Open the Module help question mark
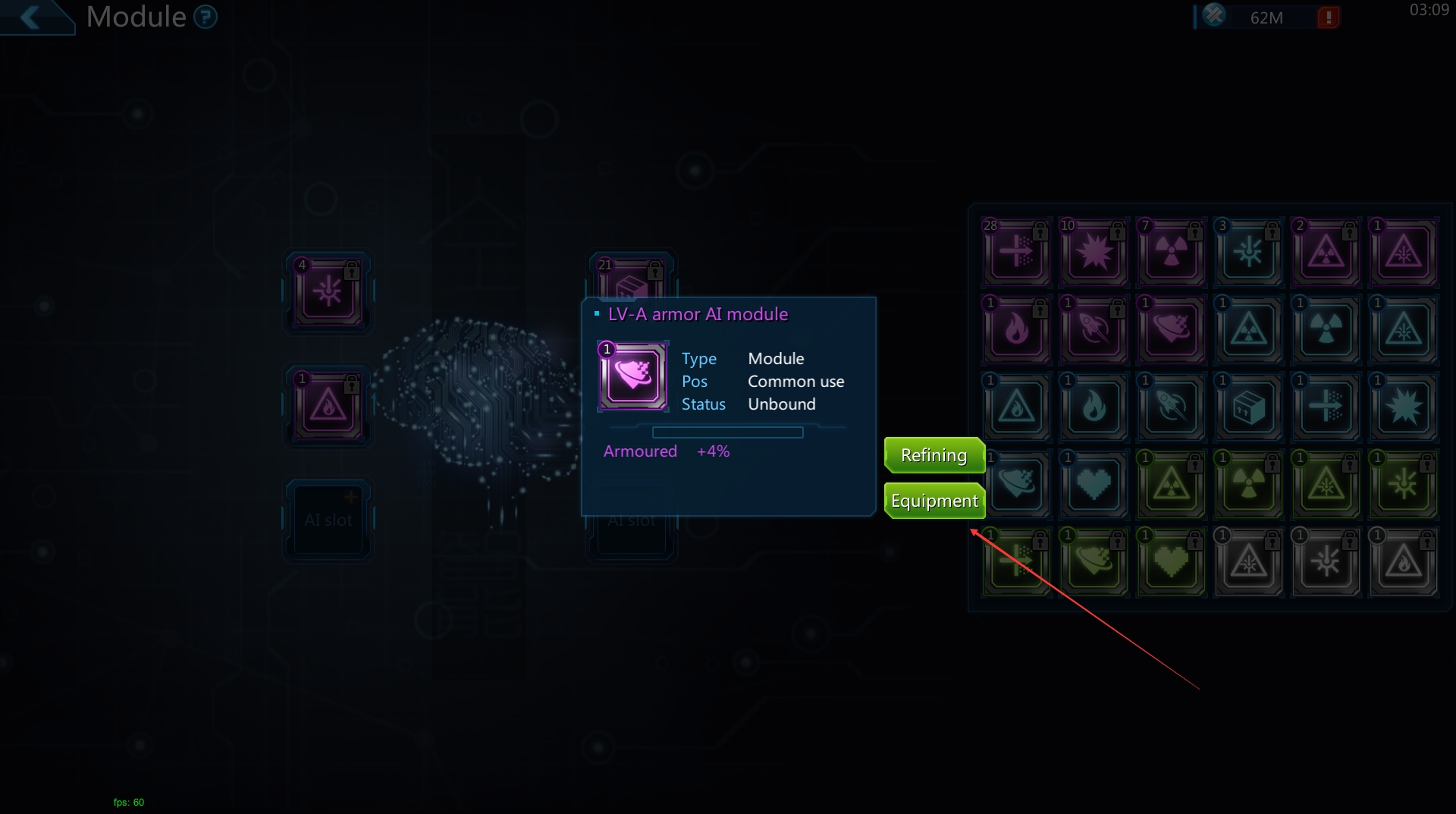Screen dimensions: 1456x814 click(x=205, y=17)
